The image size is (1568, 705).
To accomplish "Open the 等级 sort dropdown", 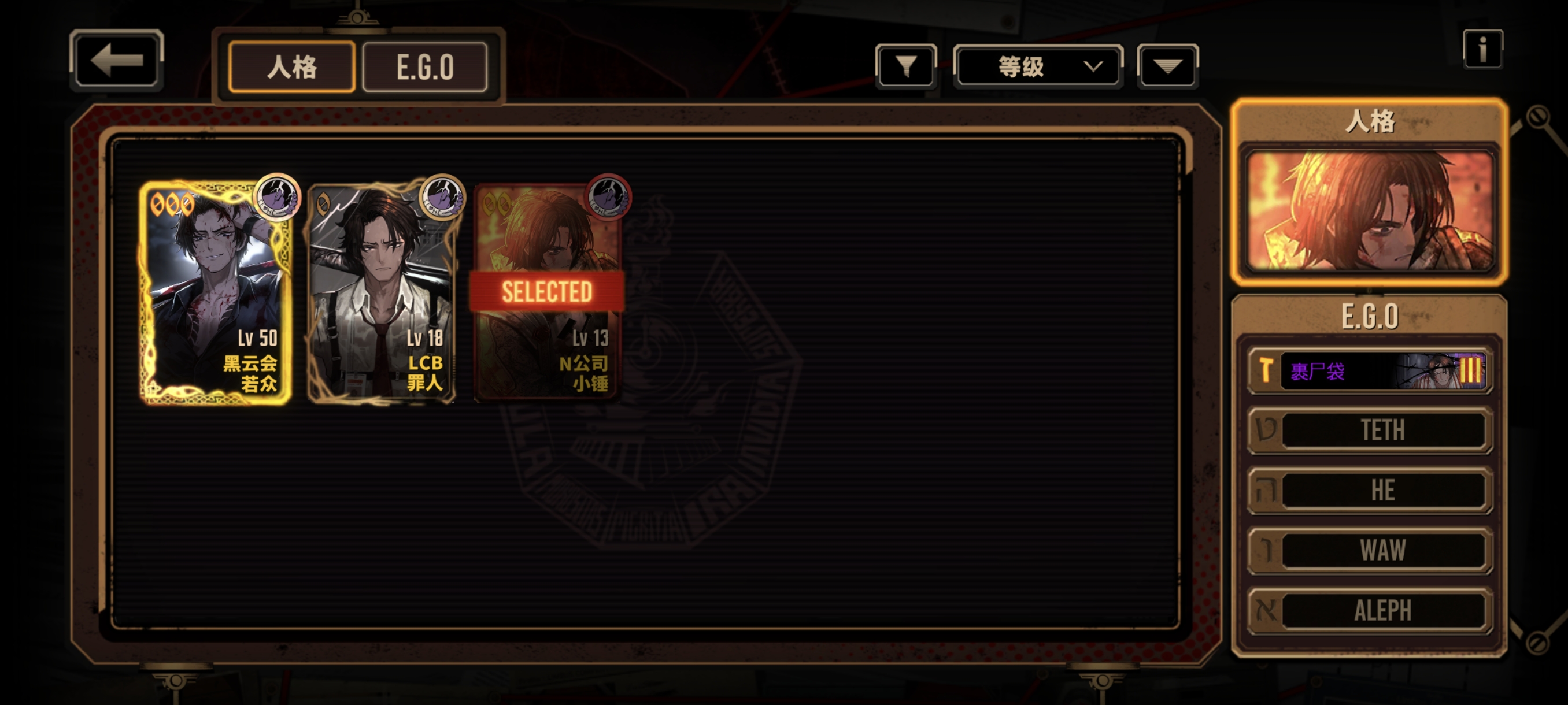I will [x=1038, y=66].
